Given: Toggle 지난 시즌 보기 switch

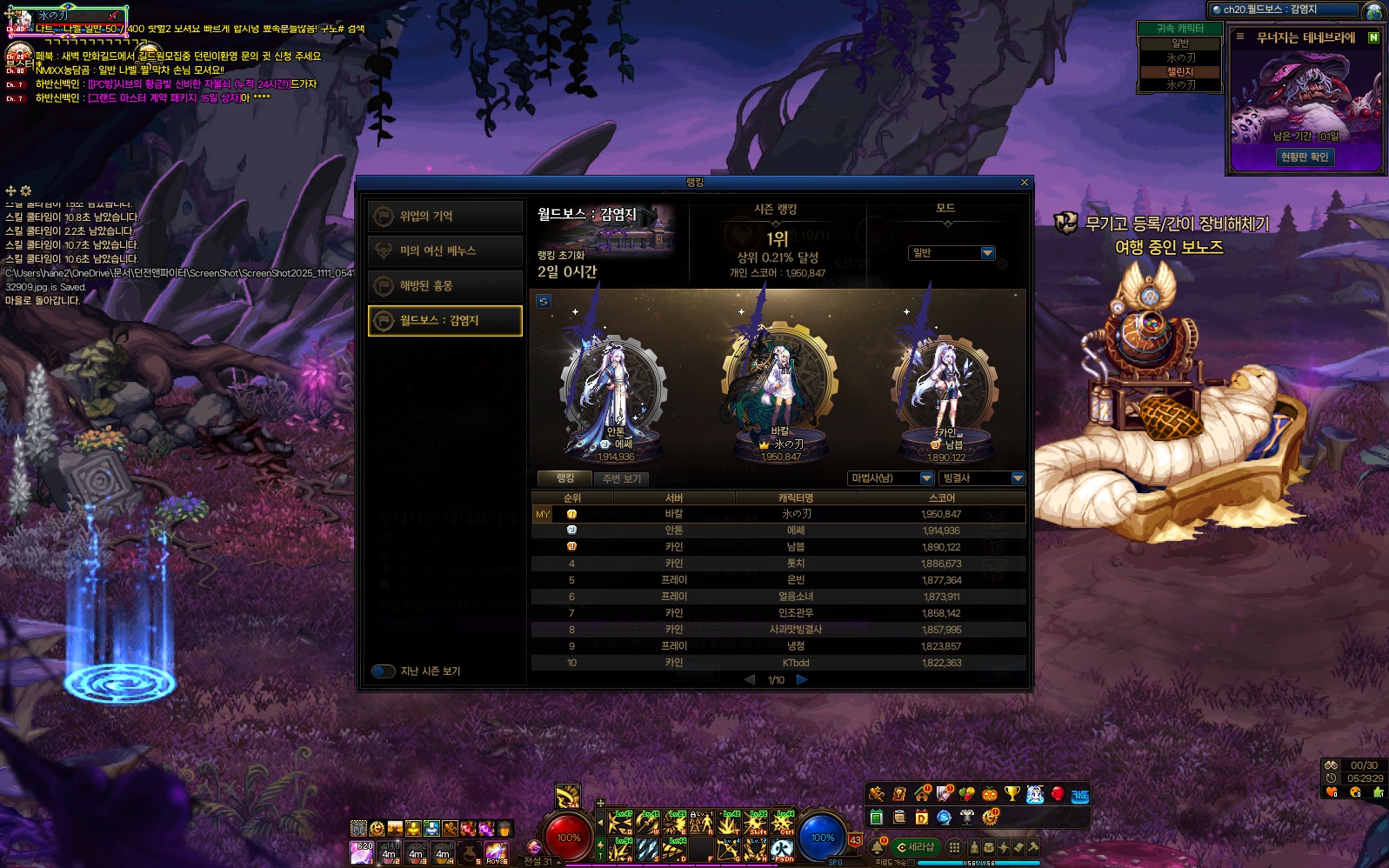Looking at the screenshot, I should pos(384,671).
